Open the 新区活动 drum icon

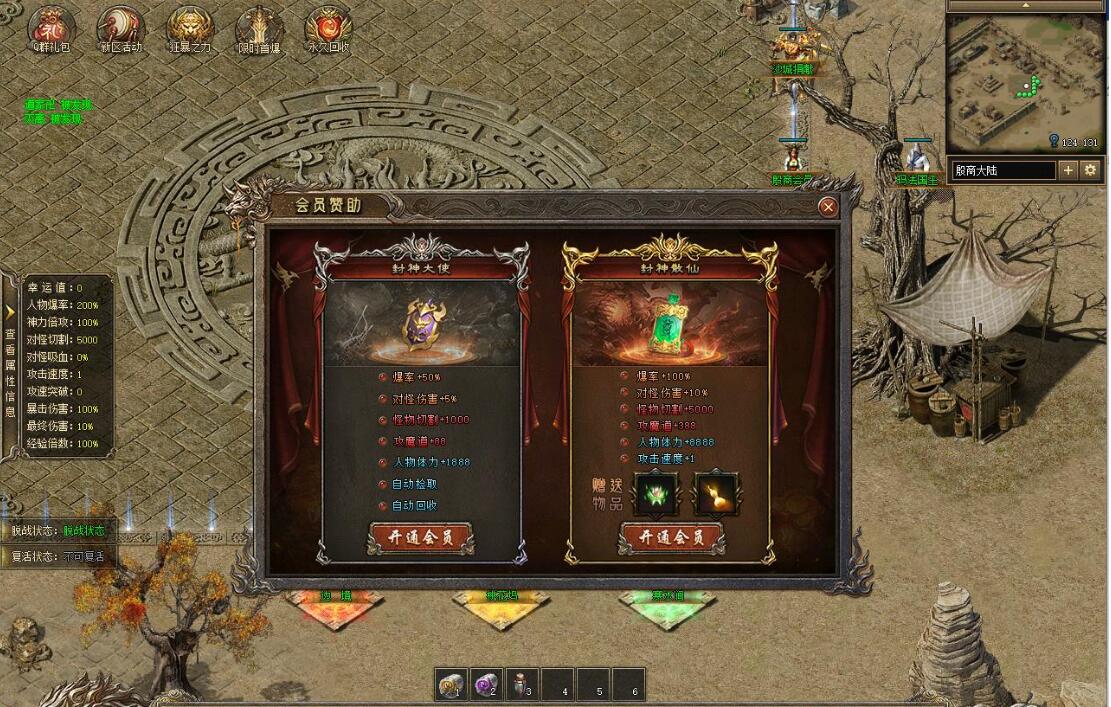[x=121, y=26]
